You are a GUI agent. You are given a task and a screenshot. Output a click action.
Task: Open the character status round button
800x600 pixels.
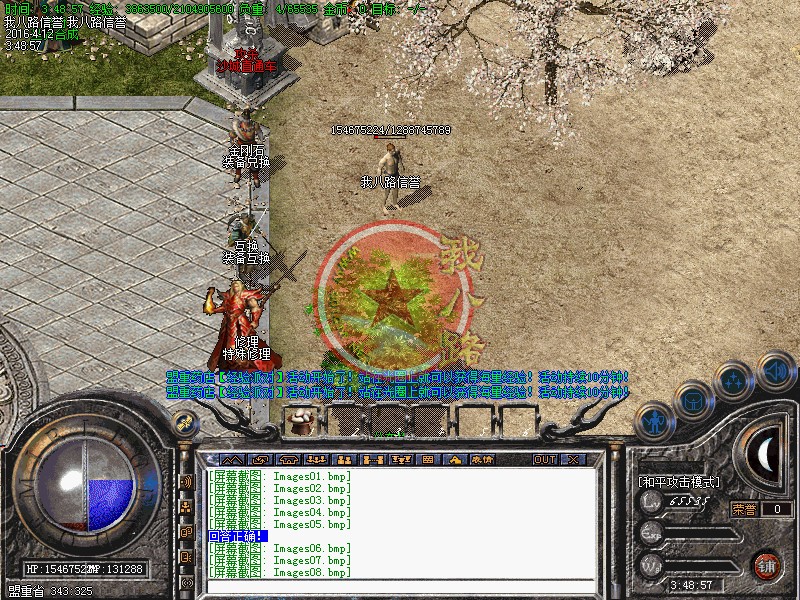pos(654,421)
